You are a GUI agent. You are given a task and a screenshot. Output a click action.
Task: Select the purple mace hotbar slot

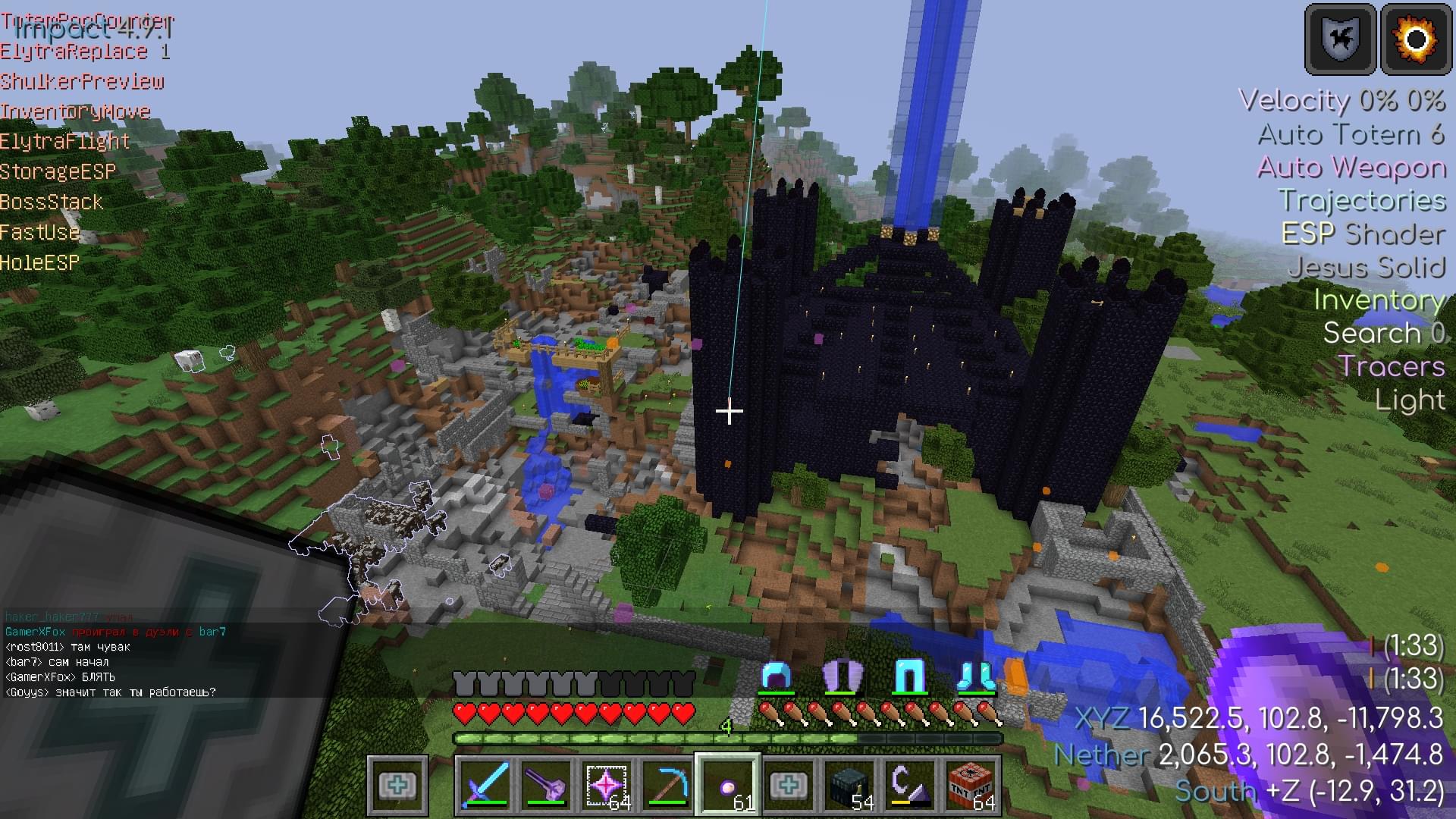[546, 784]
